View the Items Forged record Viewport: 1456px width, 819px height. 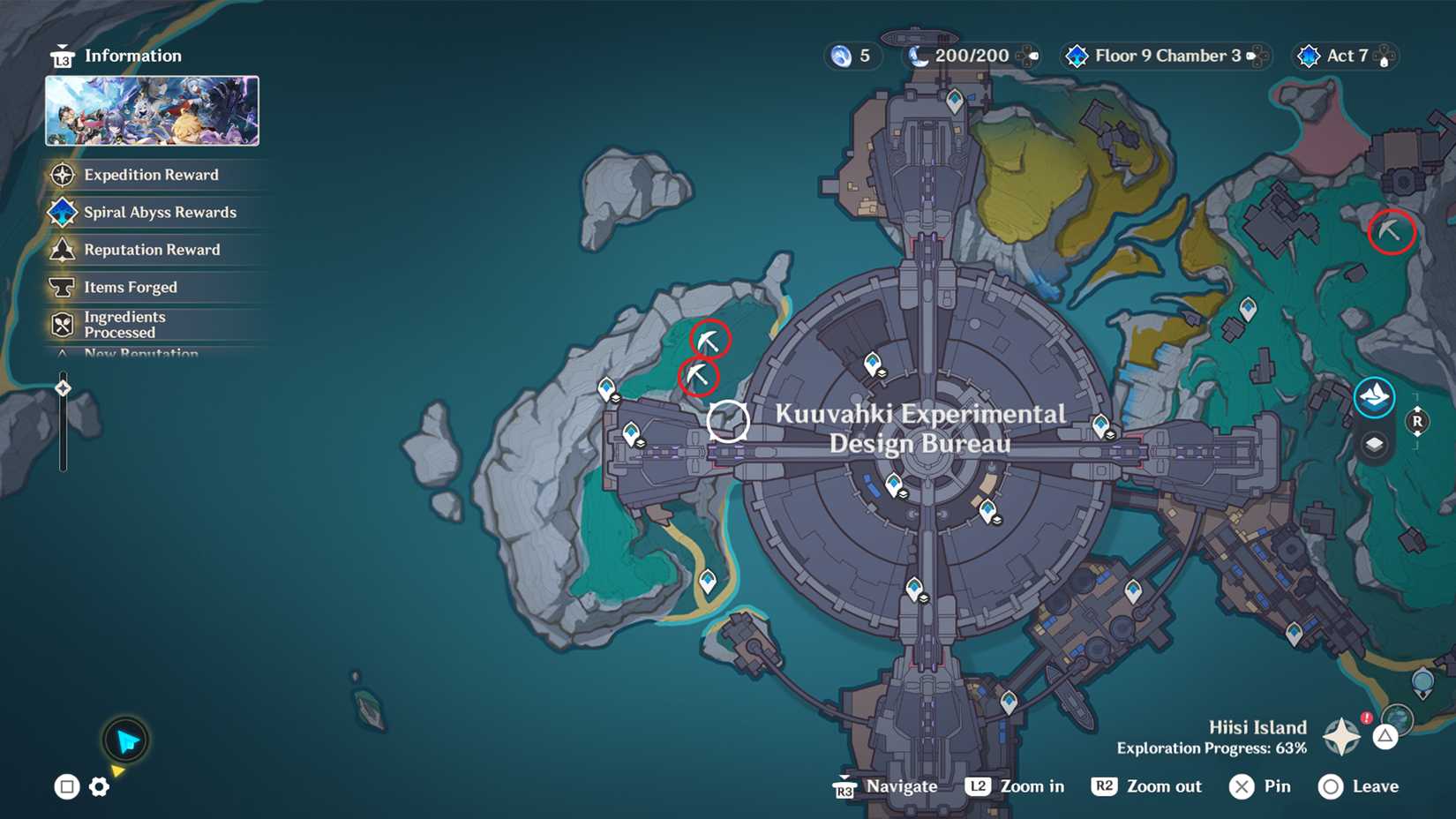(130, 287)
